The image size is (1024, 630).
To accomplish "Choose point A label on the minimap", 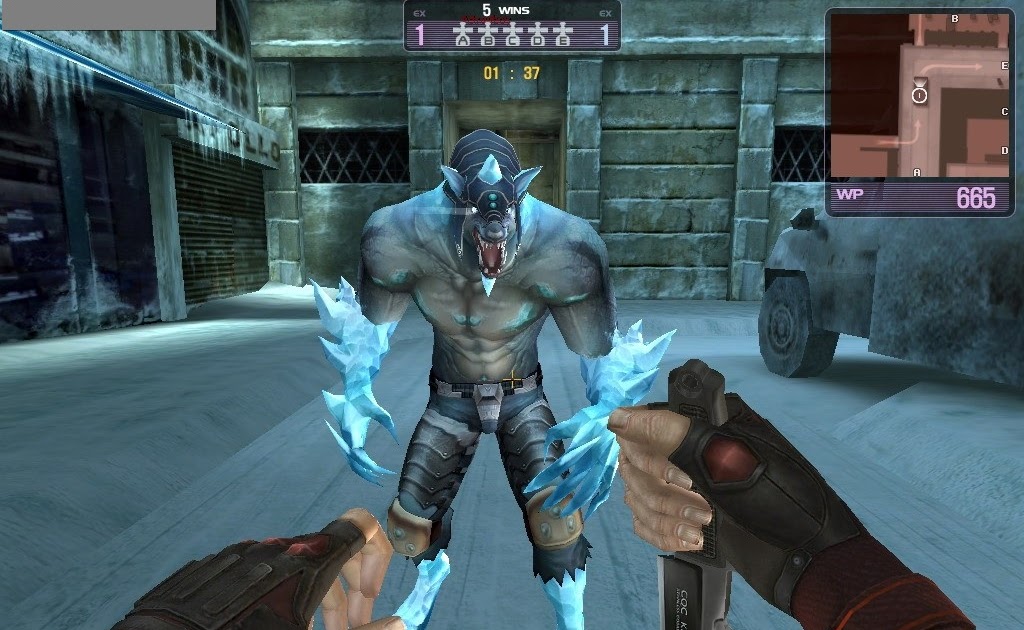I will point(916,172).
